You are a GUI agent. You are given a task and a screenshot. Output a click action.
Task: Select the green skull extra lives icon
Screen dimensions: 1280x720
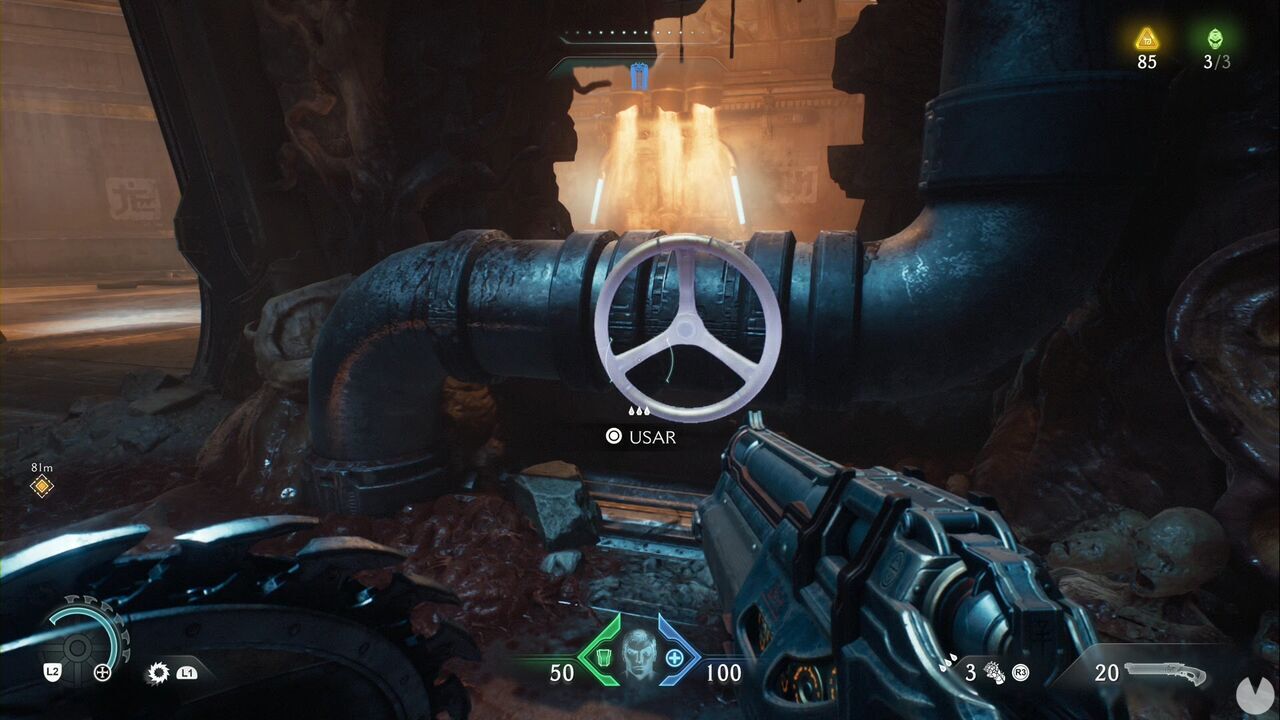pyautogui.click(x=1217, y=39)
